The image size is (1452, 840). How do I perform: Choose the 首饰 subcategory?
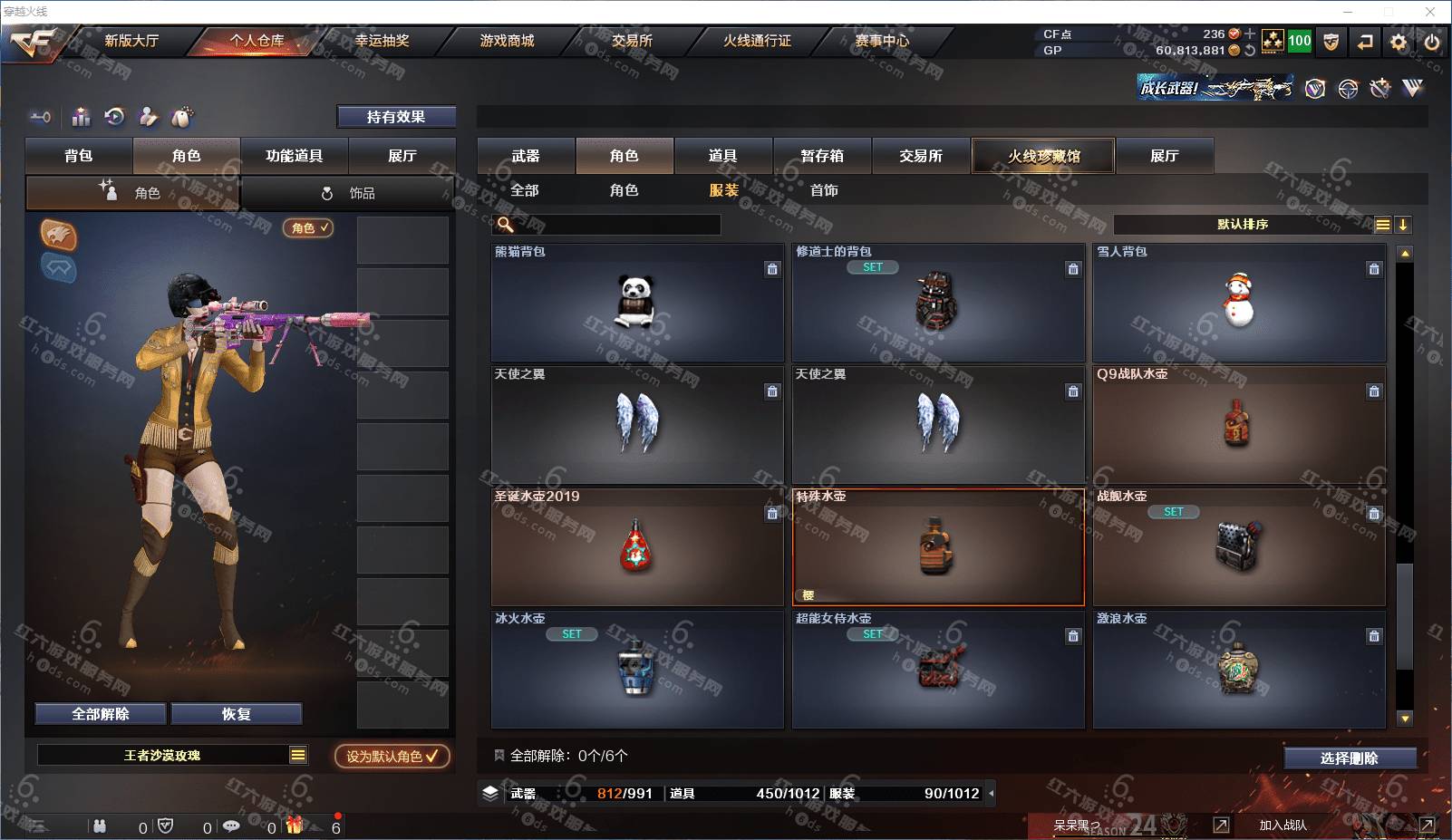(824, 190)
